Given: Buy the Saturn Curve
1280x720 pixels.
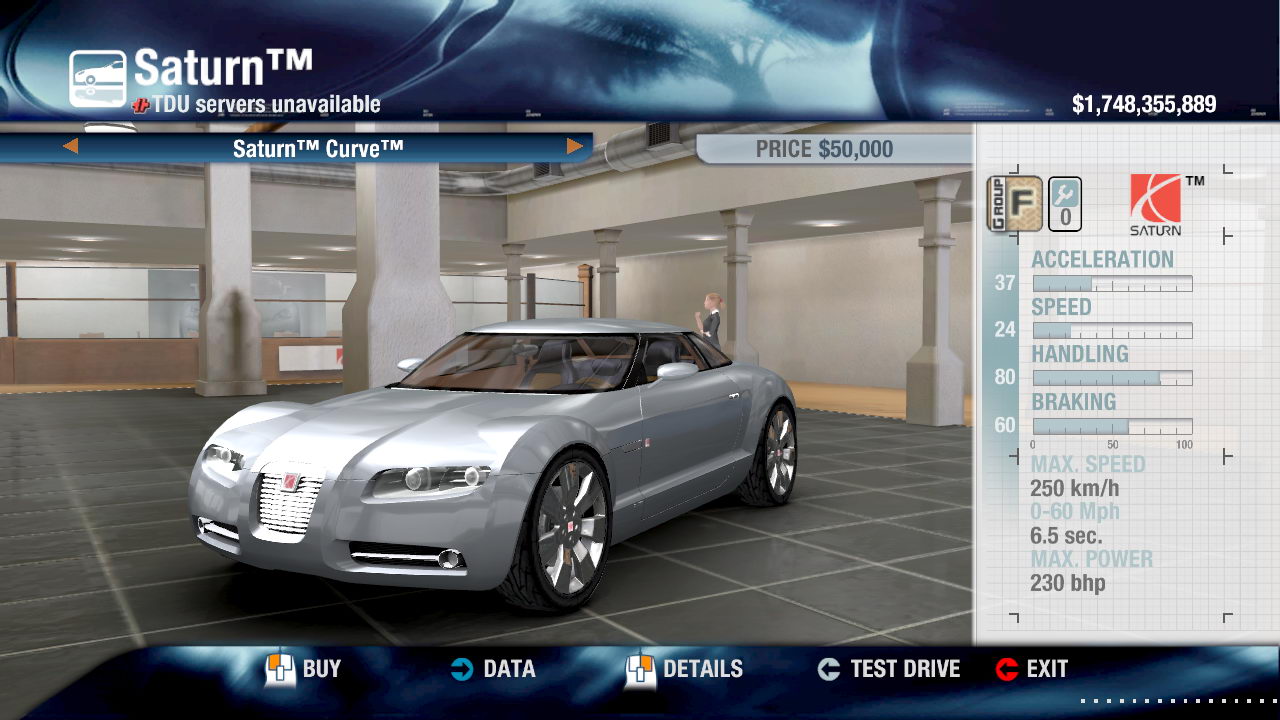Looking at the screenshot, I should pos(304,669).
